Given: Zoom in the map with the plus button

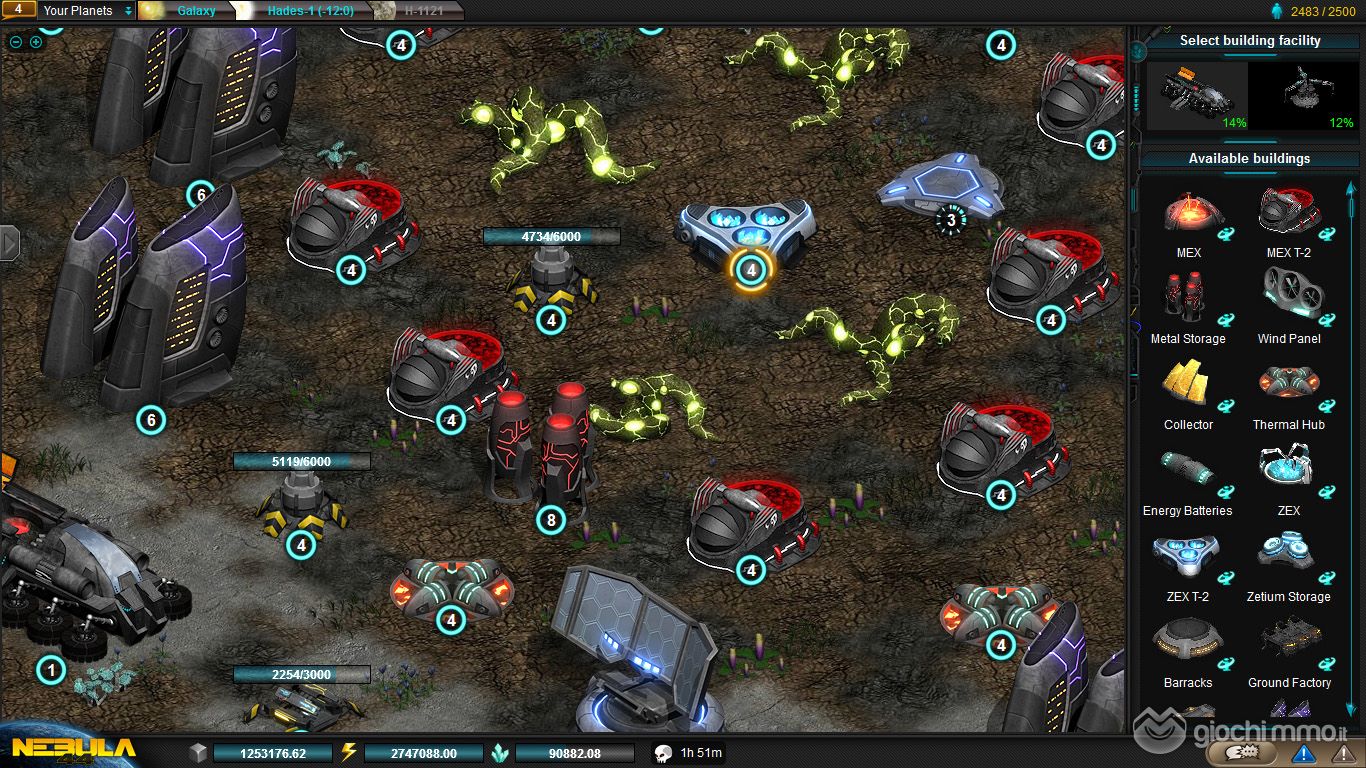Looking at the screenshot, I should (x=36, y=42).
